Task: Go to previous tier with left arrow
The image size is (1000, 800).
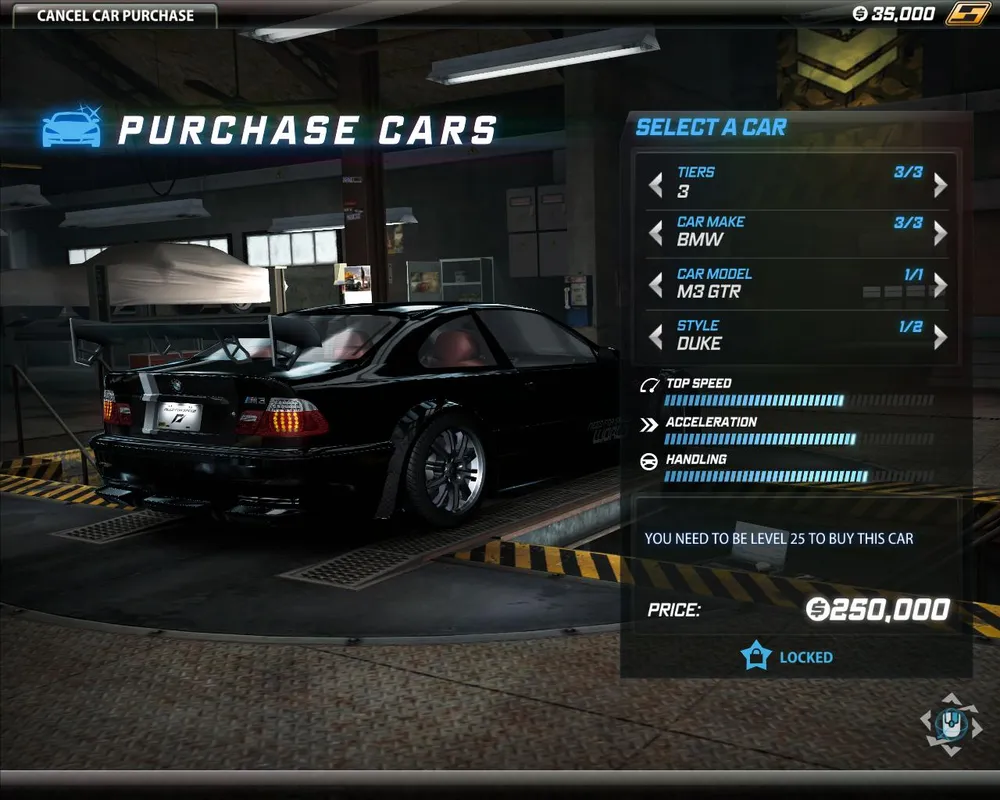Action: pos(655,184)
